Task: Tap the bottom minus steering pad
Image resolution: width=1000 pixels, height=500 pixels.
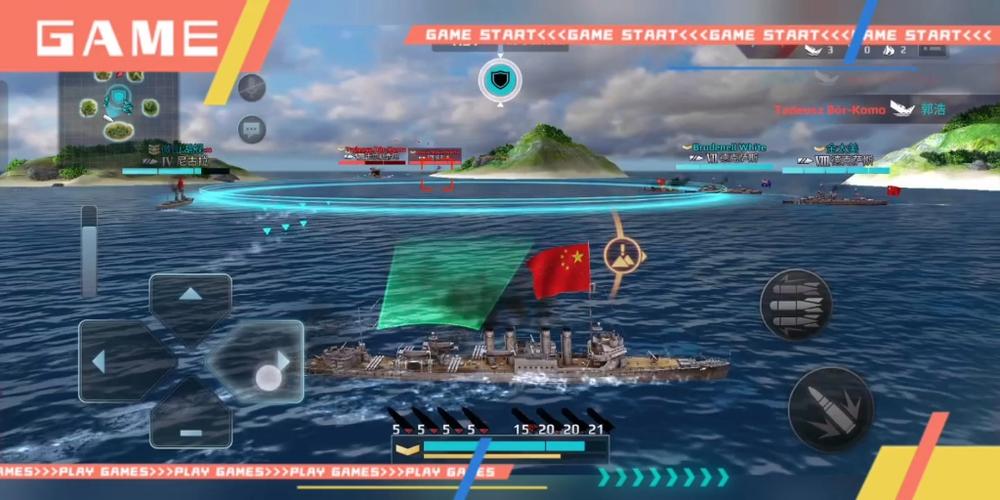Action: pyautogui.click(x=190, y=423)
